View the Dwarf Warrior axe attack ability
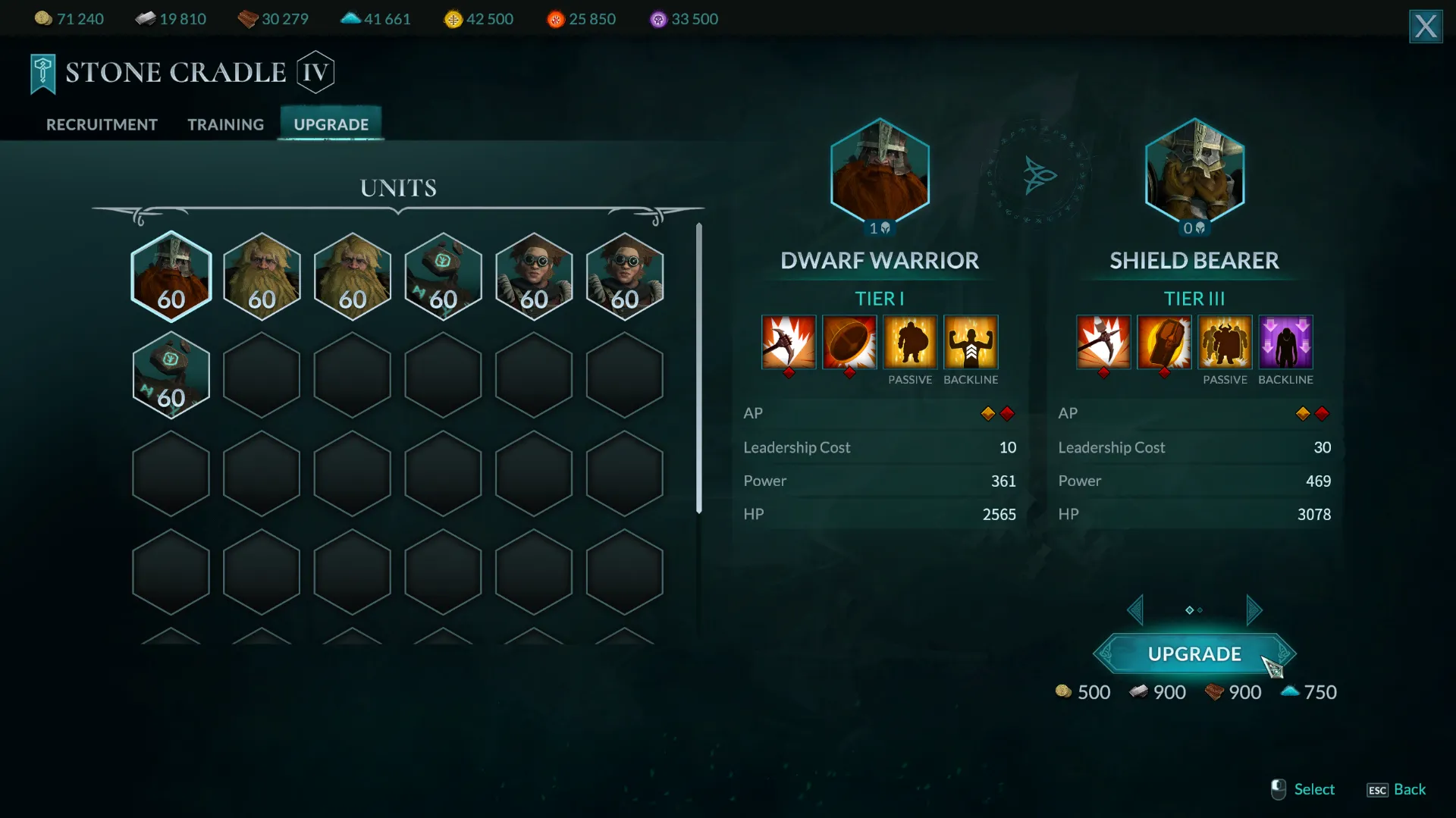1456x818 pixels. [789, 343]
